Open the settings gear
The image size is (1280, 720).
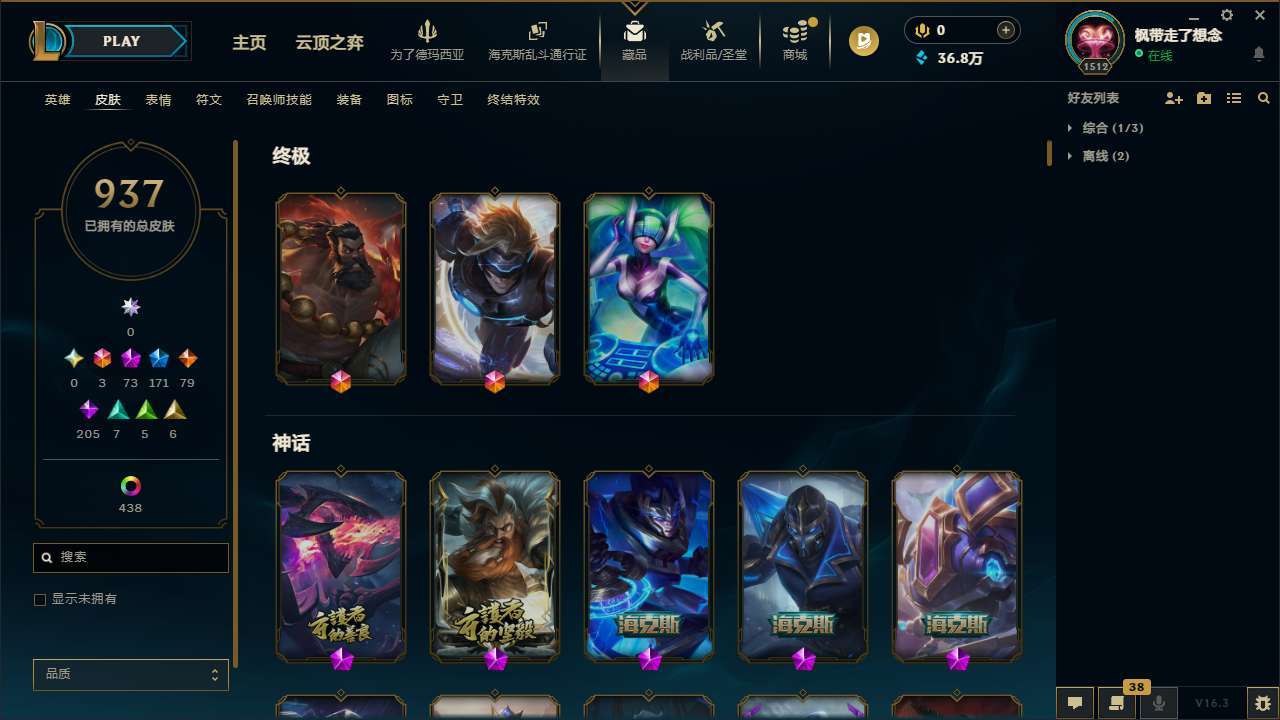coord(1226,16)
